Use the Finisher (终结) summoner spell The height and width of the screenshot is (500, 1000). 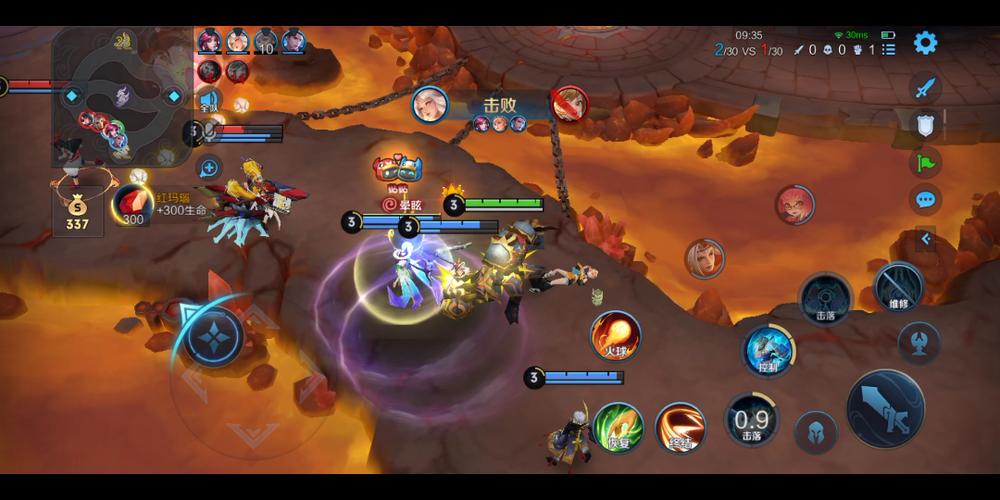pyautogui.click(x=680, y=427)
